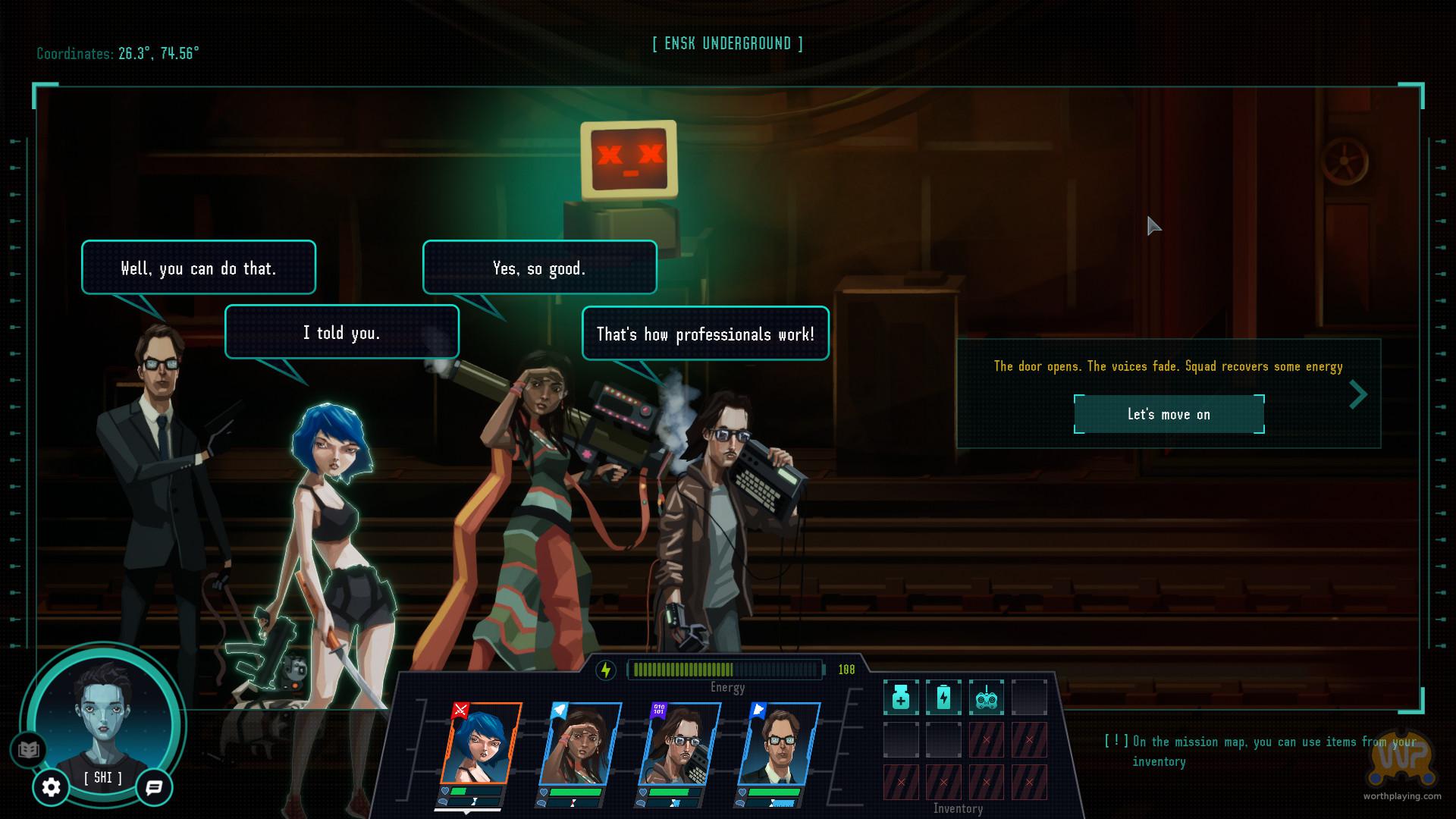The width and height of the screenshot is (1456, 819).
Task: Open the settings gear button
Action: [x=51, y=788]
